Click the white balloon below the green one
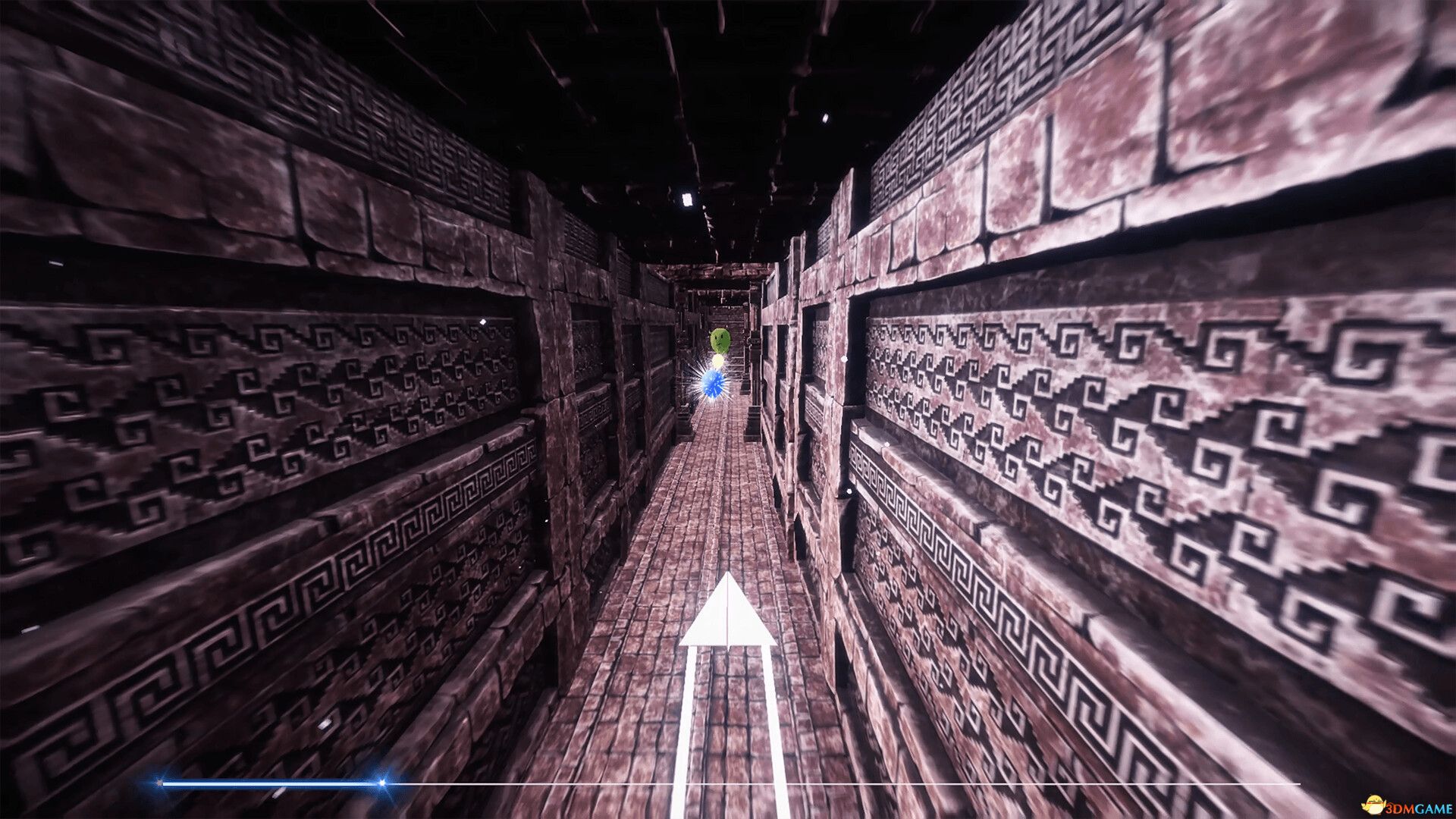 pyautogui.click(x=717, y=362)
